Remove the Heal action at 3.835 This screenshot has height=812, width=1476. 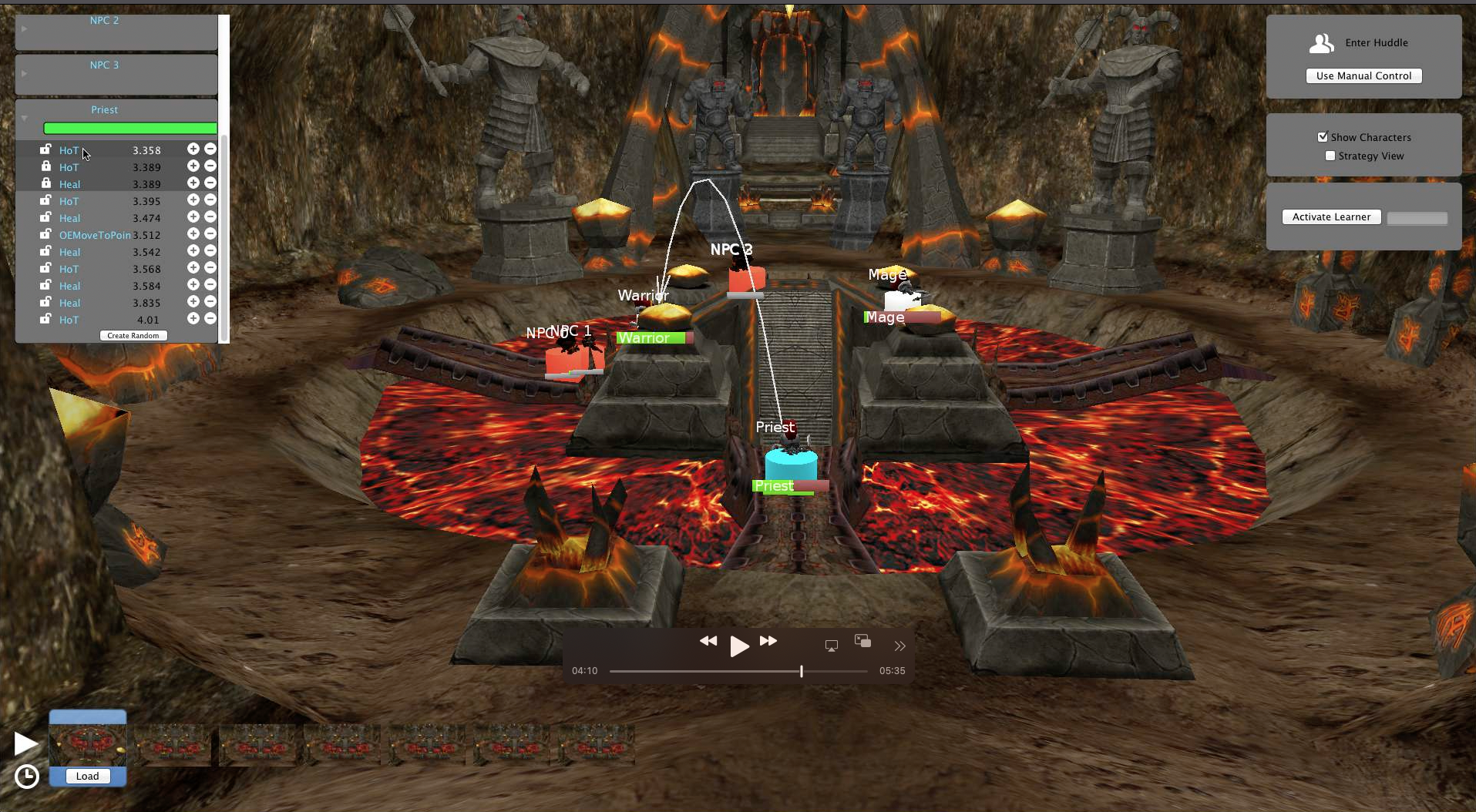coord(210,302)
